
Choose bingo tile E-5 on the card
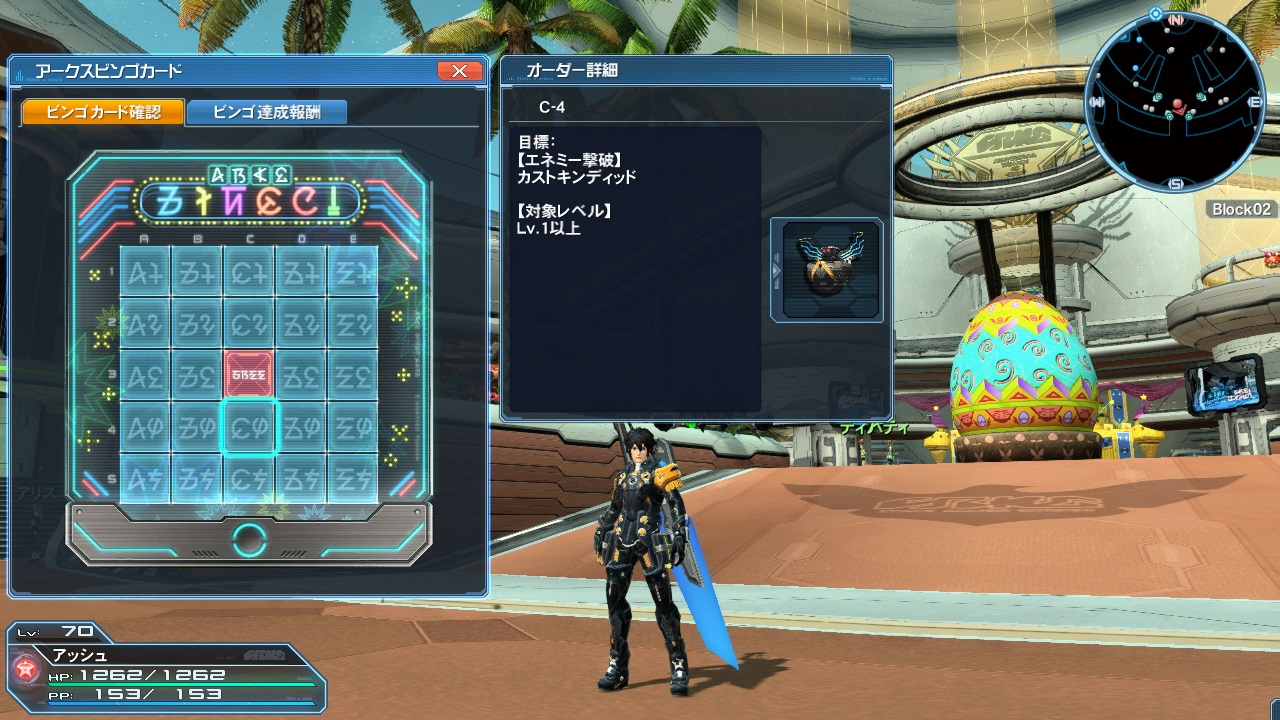tap(353, 478)
